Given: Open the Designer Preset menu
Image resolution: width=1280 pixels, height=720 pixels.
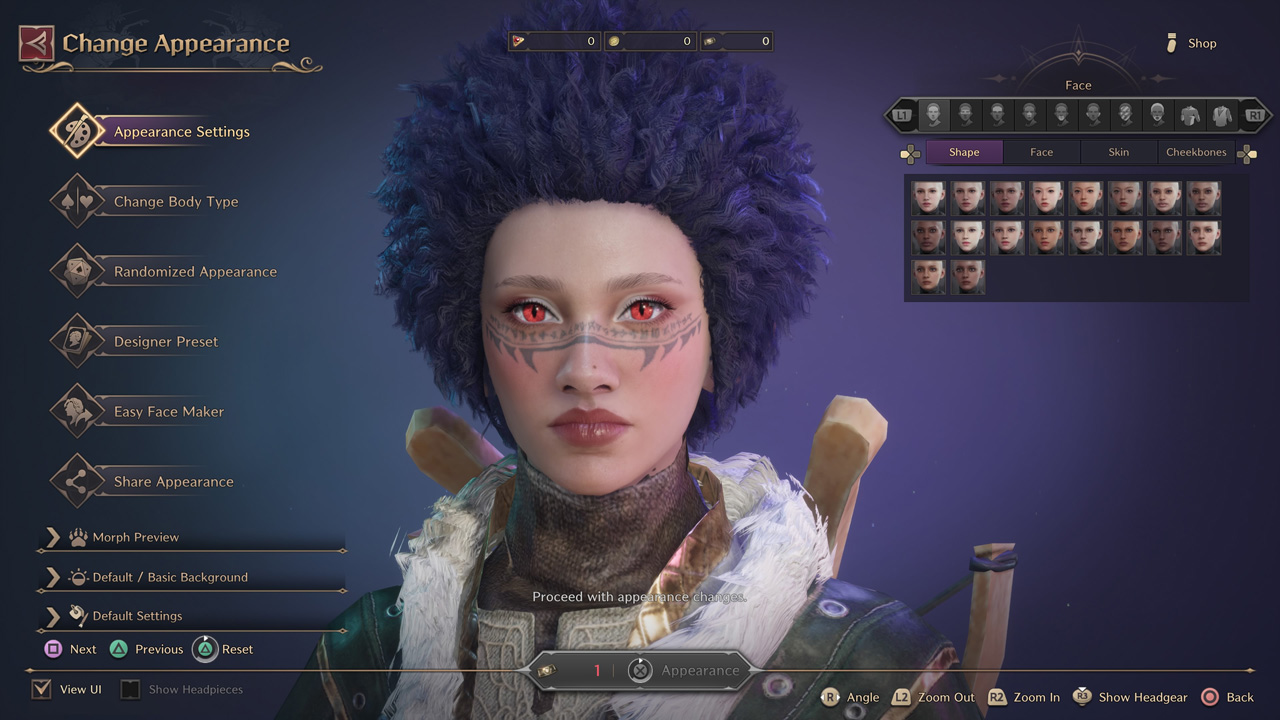Looking at the screenshot, I should (165, 342).
